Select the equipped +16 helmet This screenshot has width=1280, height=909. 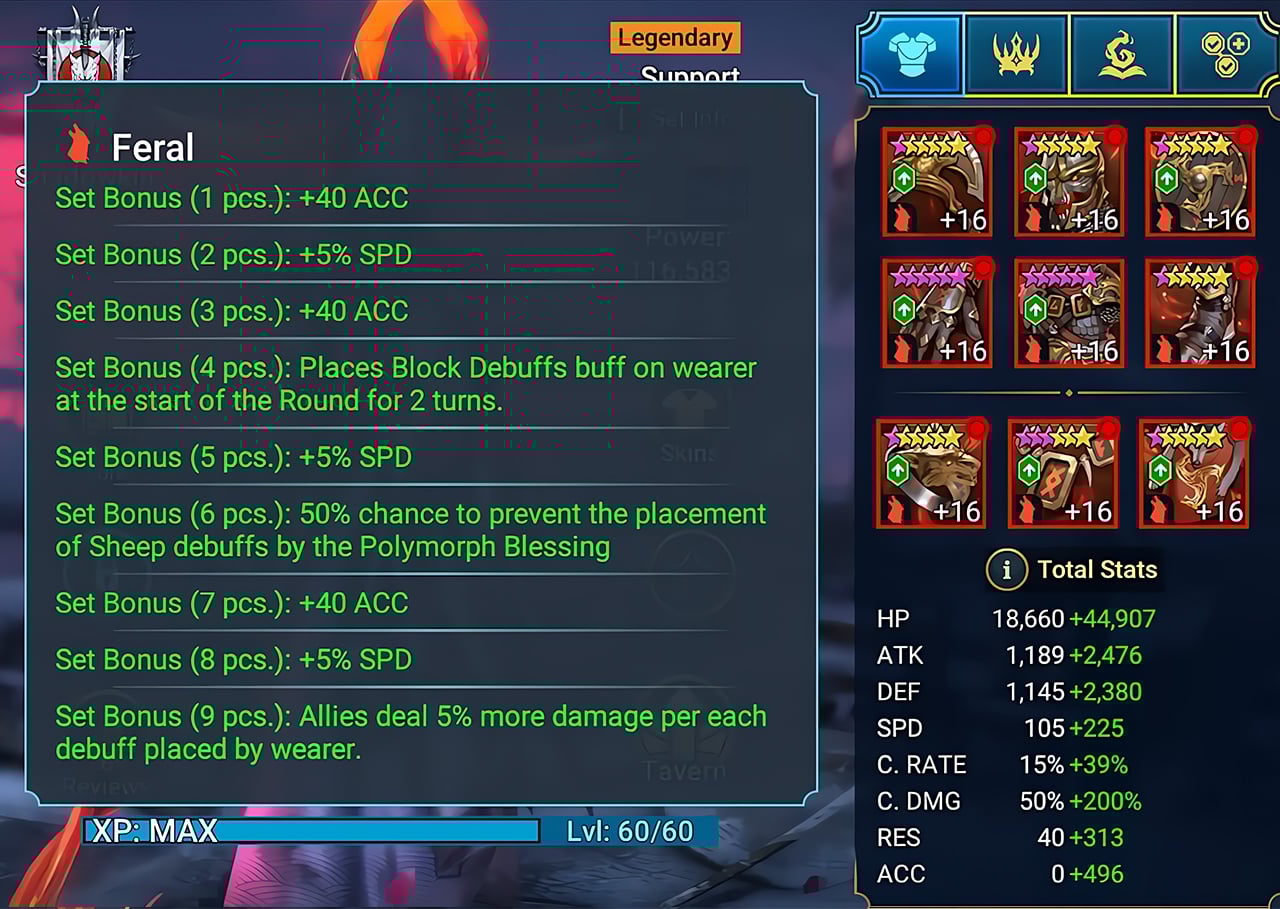tap(937, 183)
